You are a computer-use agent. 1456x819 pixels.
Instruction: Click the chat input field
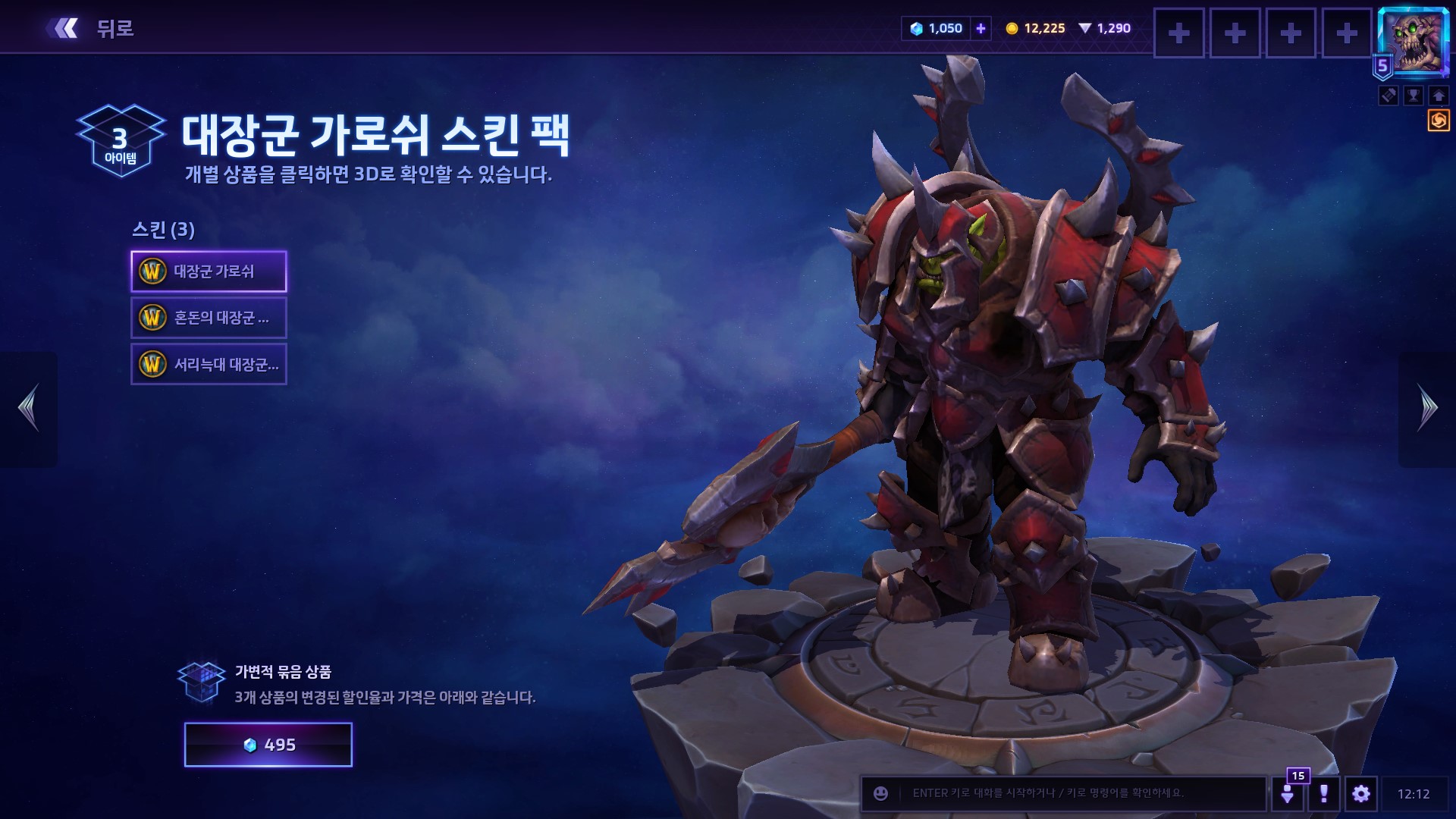pyautogui.click(x=1077, y=793)
